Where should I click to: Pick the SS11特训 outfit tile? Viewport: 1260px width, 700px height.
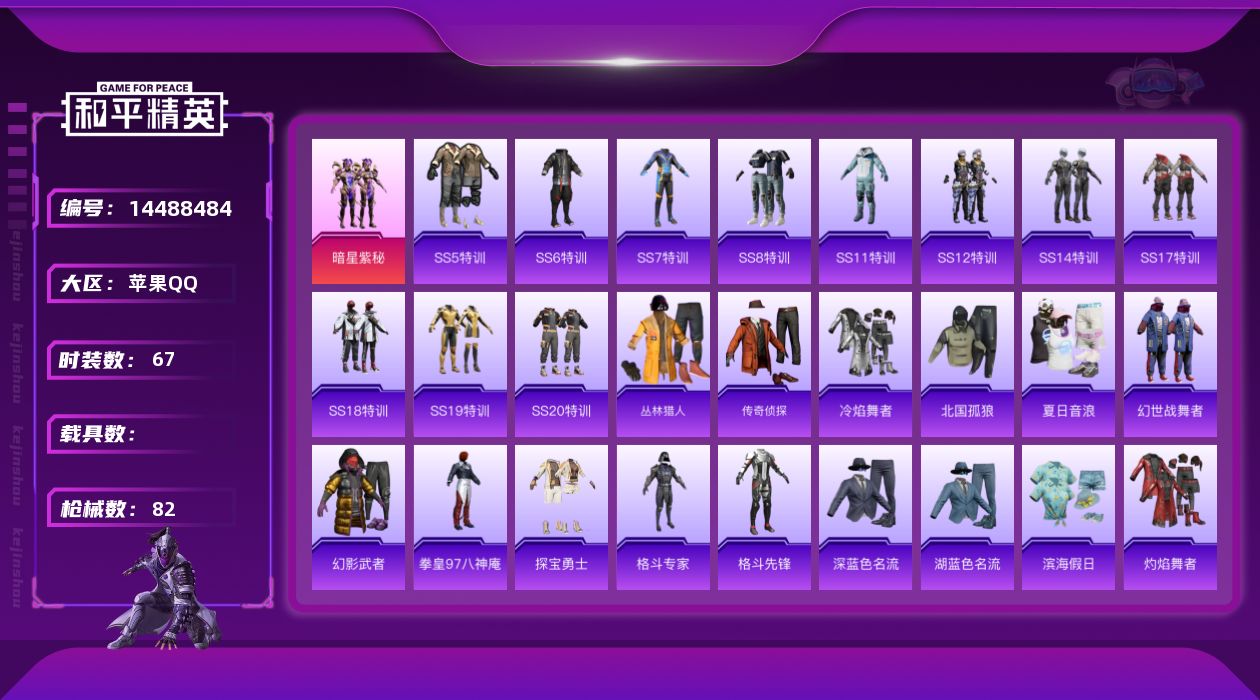pyautogui.click(x=865, y=210)
